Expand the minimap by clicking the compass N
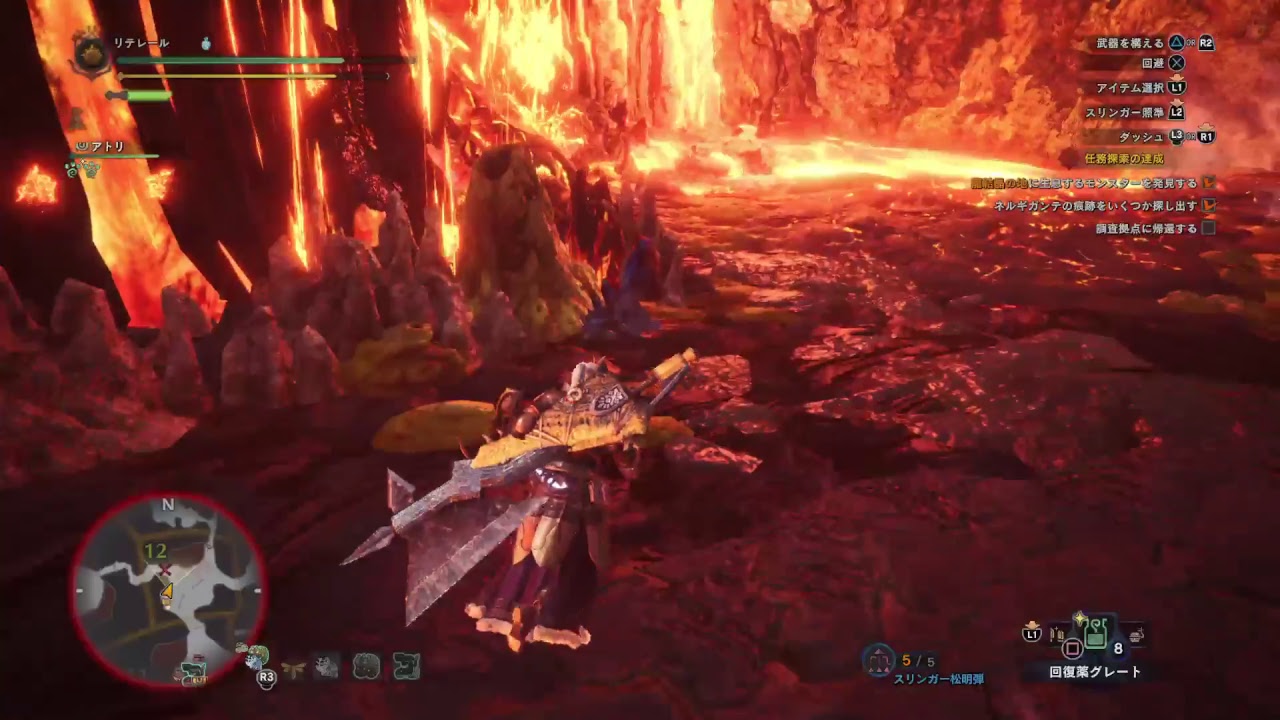 coord(167,505)
